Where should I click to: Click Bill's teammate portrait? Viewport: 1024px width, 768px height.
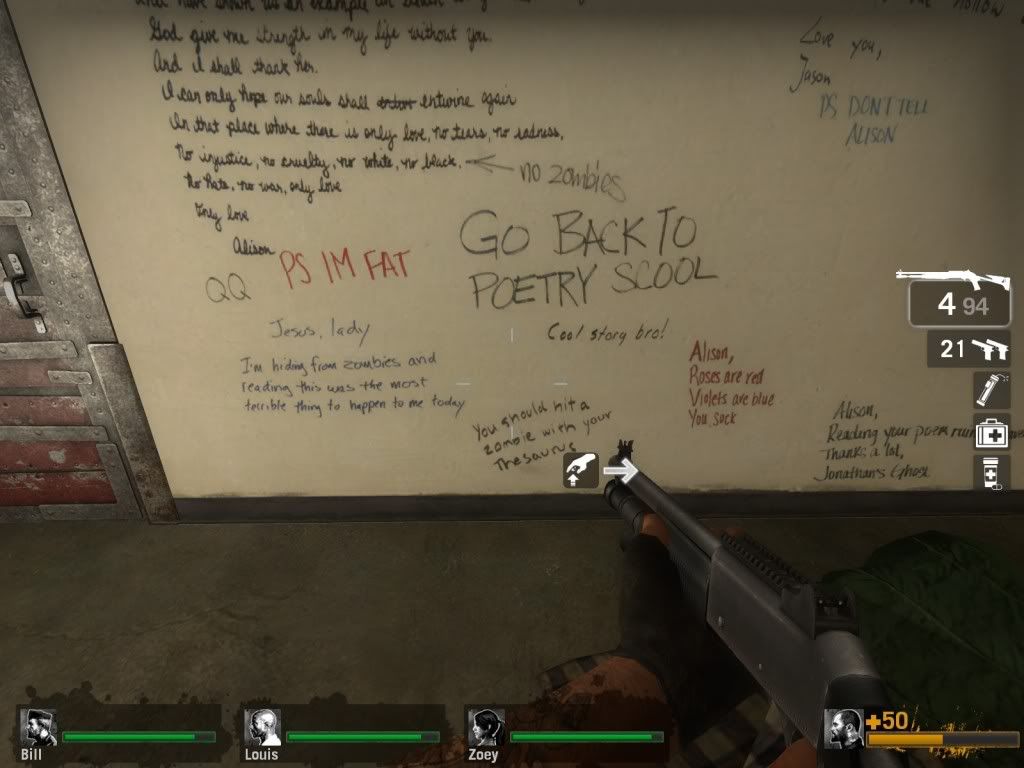pyautogui.click(x=38, y=728)
